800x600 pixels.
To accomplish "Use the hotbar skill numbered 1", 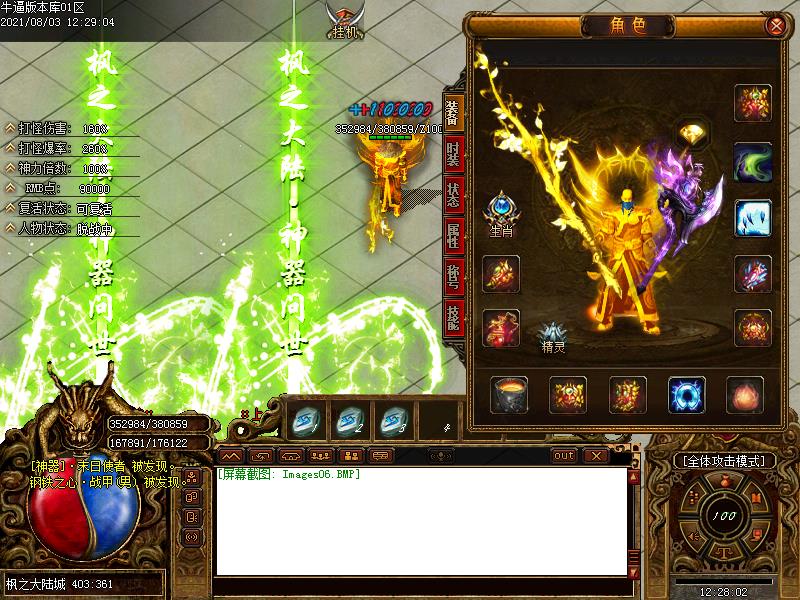I will [304, 421].
